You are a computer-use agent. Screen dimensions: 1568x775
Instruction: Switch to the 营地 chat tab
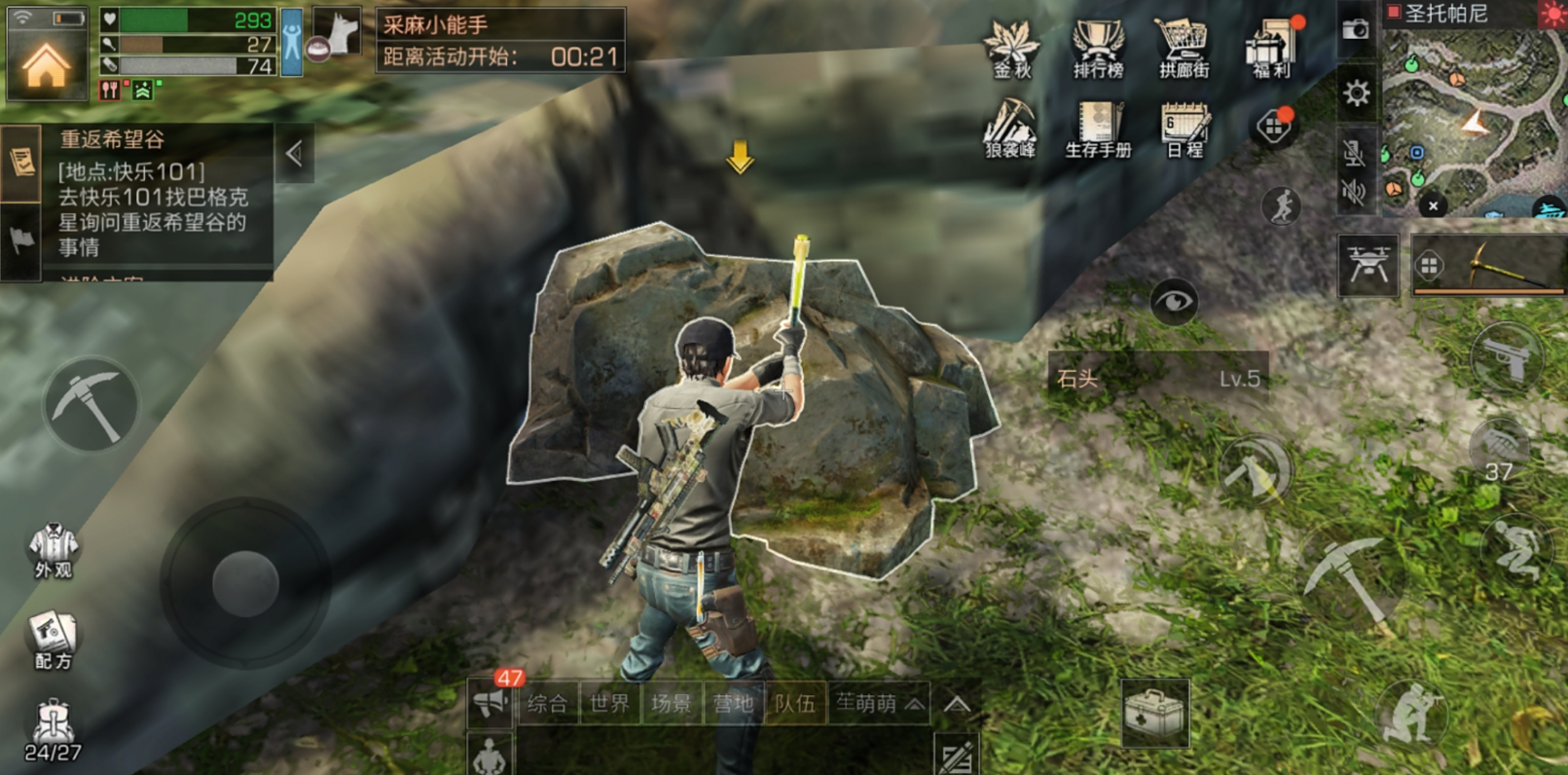click(x=733, y=703)
